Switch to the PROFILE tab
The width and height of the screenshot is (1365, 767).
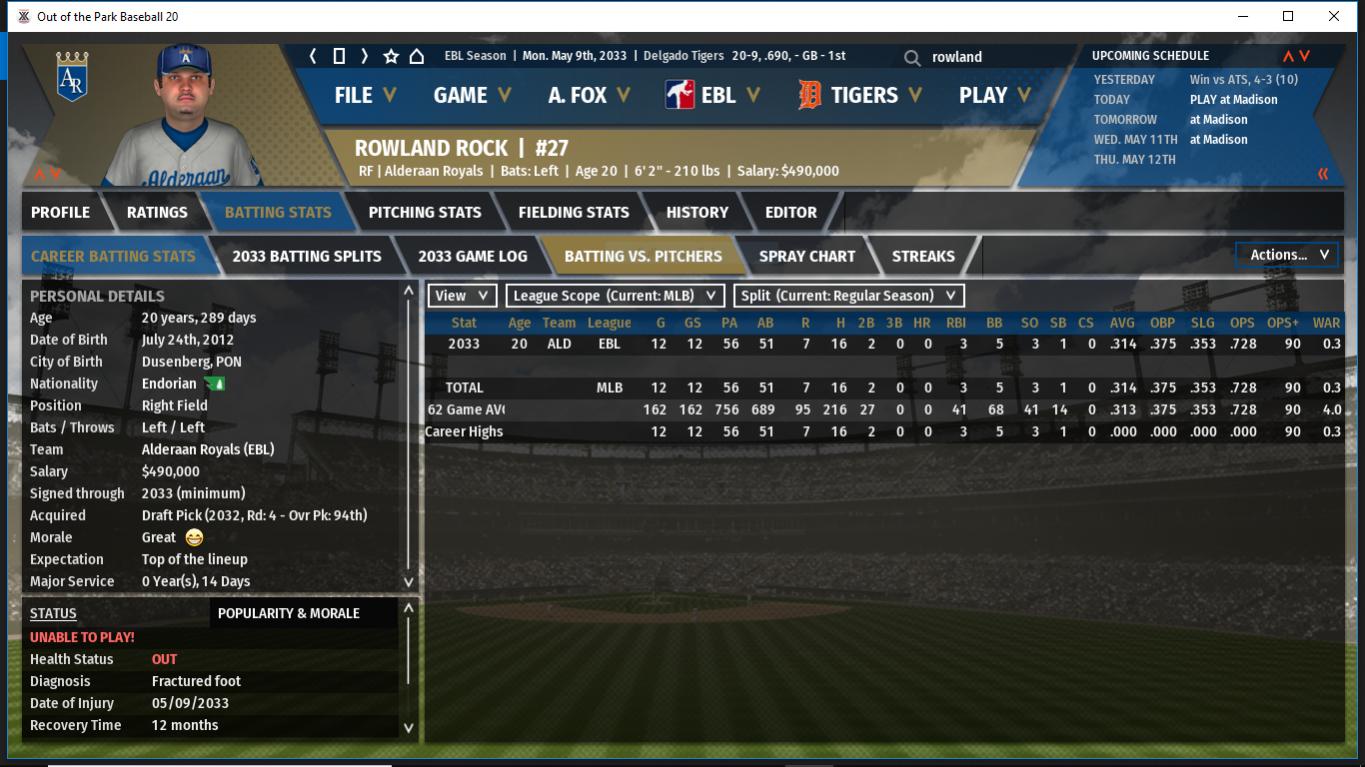pos(60,212)
